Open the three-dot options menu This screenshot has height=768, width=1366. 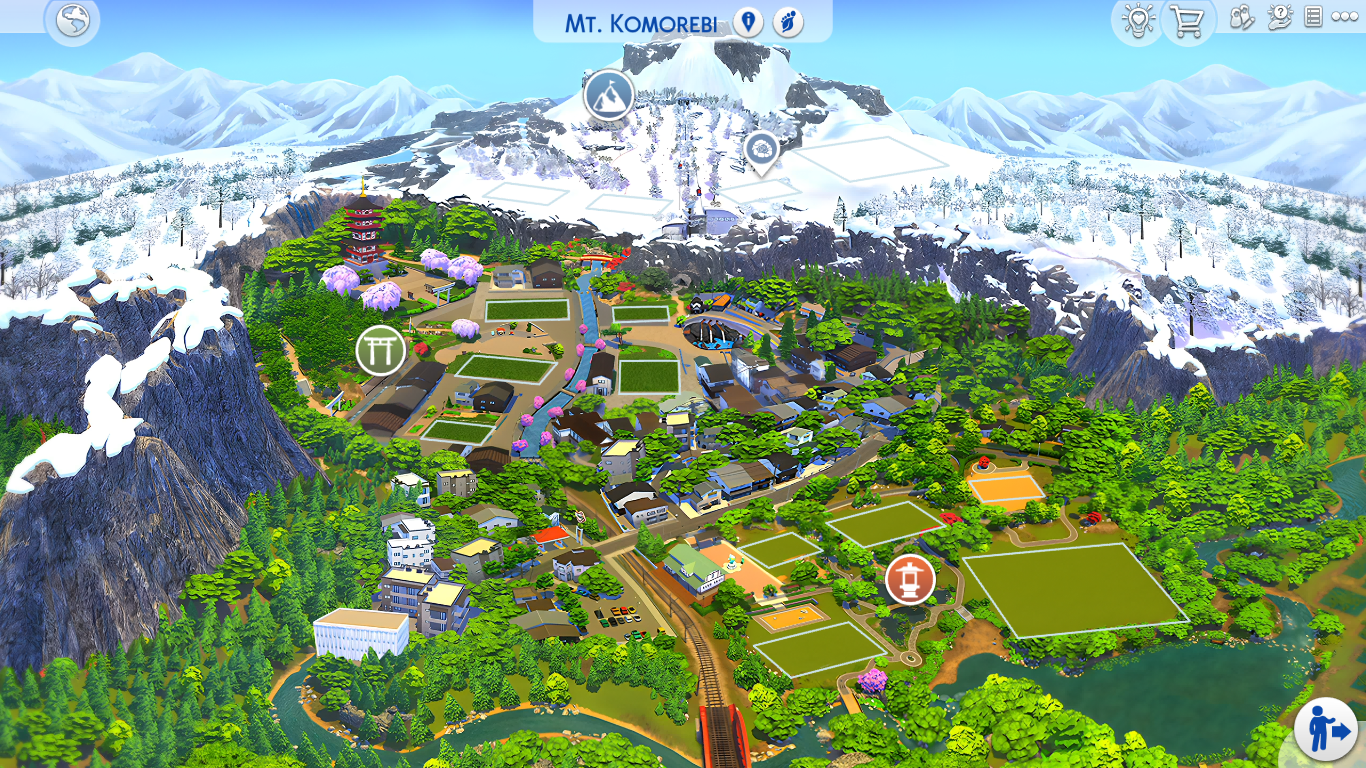tap(1344, 18)
